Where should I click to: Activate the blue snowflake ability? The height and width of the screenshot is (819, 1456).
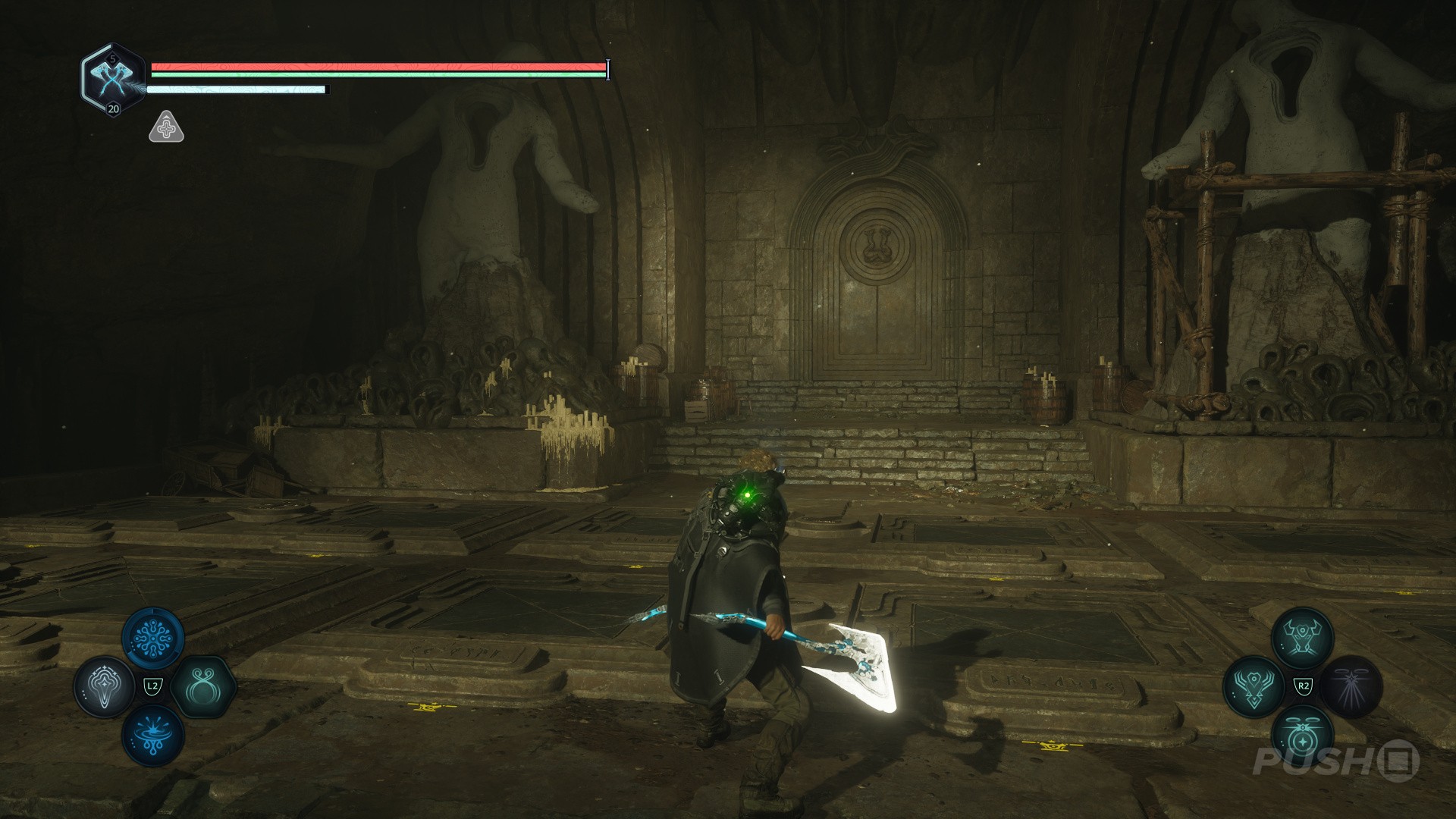tap(152, 638)
